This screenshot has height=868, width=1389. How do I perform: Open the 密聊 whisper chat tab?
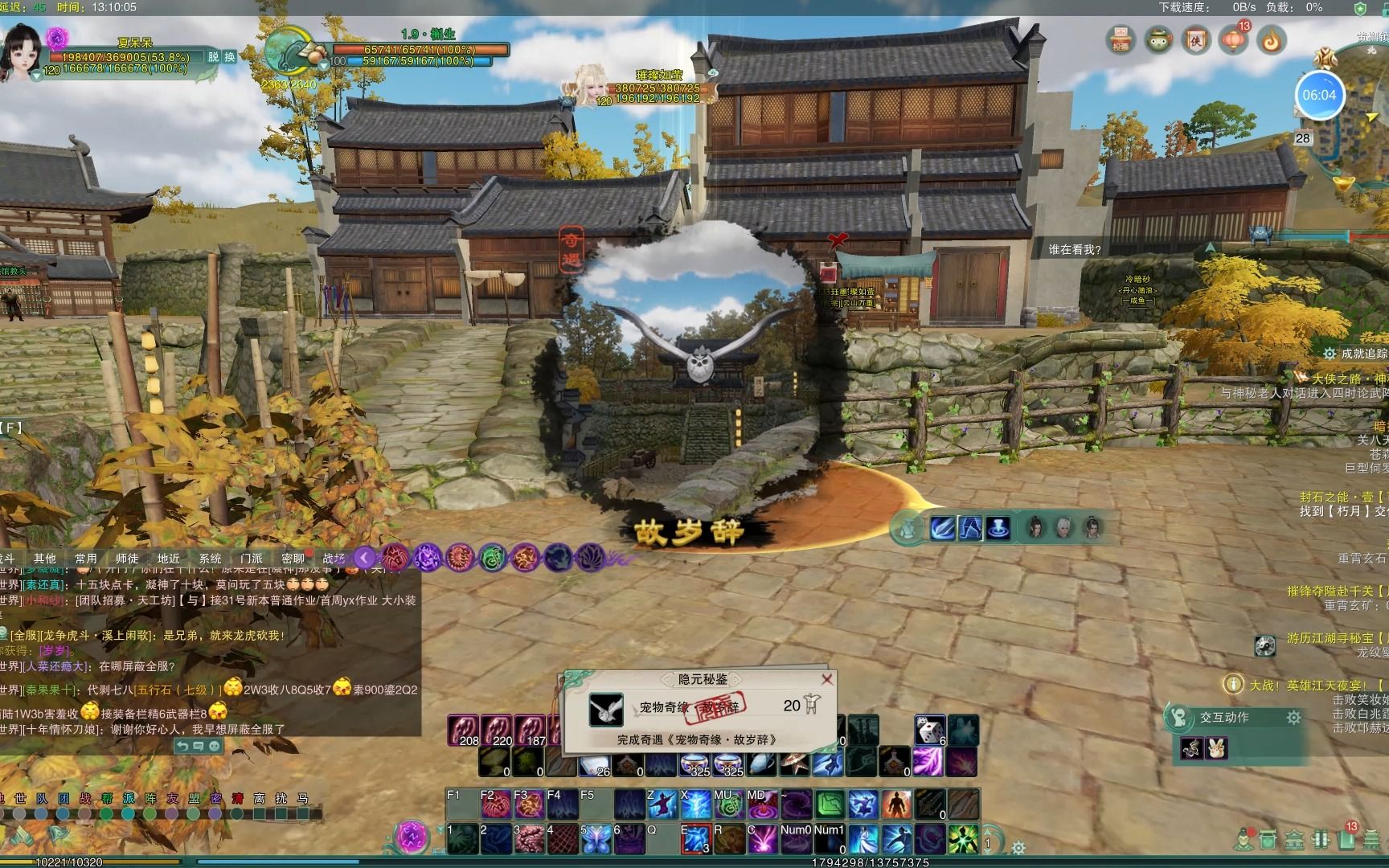point(293,559)
